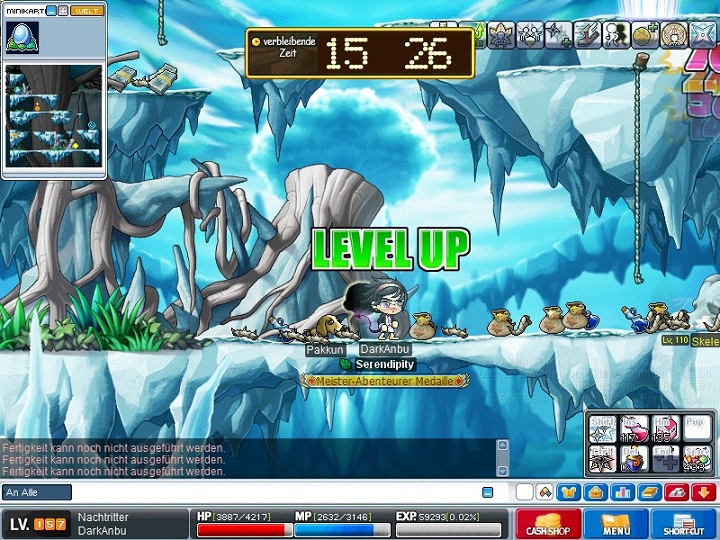The height and width of the screenshot is (540, 720).
Task: Click the Short-Cut button
Action: 683,524
